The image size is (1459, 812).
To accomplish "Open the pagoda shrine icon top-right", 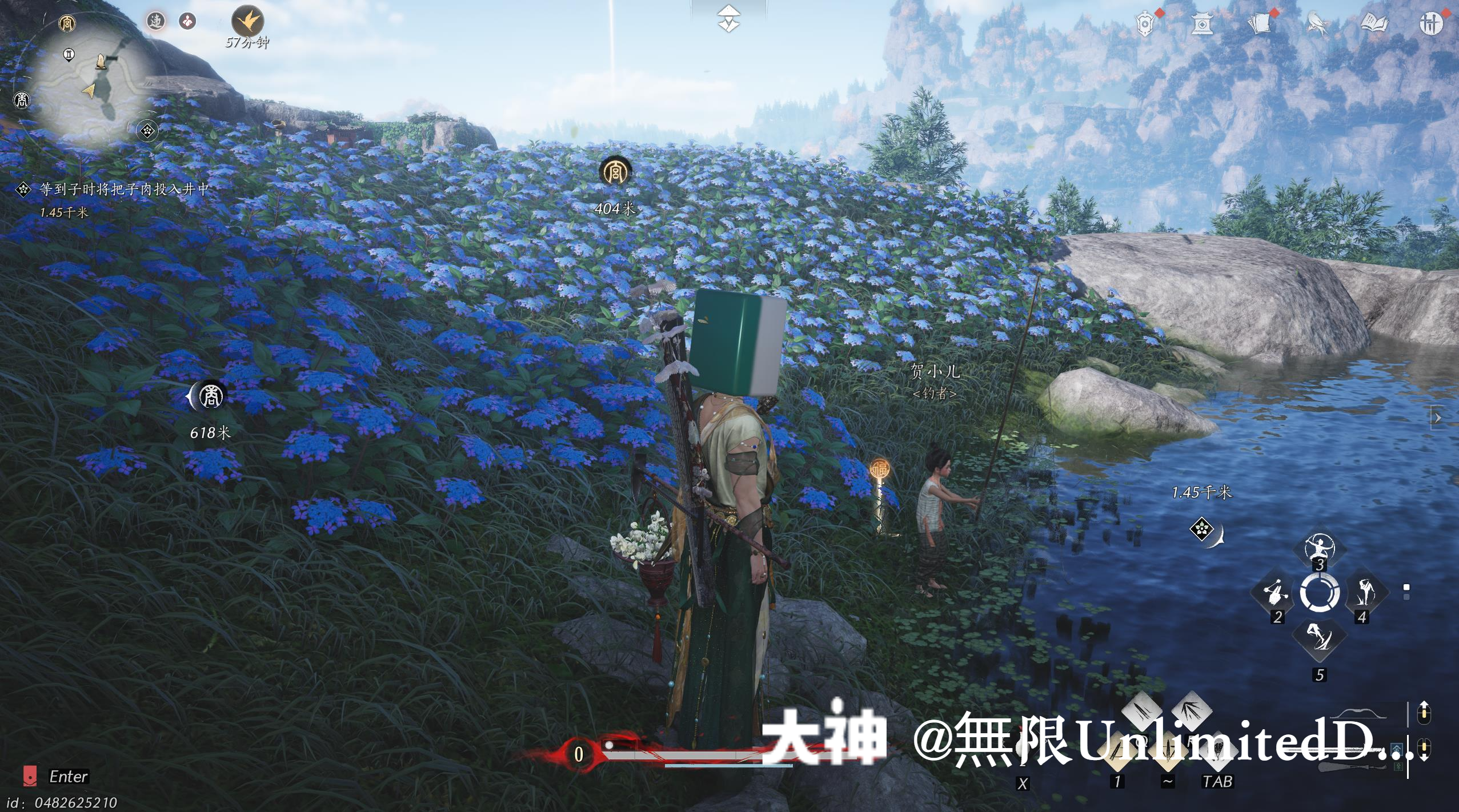I will click(x=1202, y=23).
